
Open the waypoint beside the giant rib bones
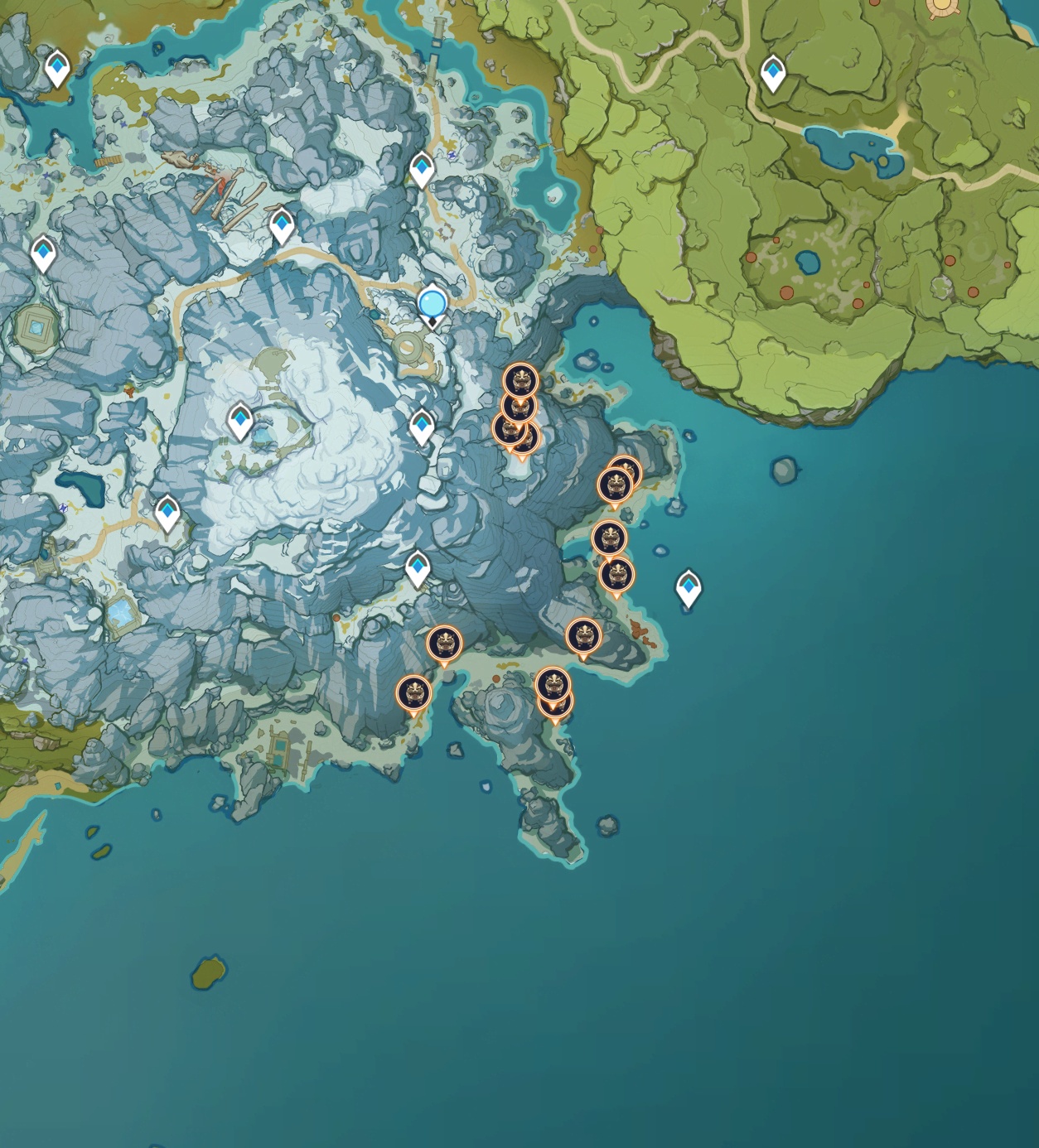(x=282, y=224)
